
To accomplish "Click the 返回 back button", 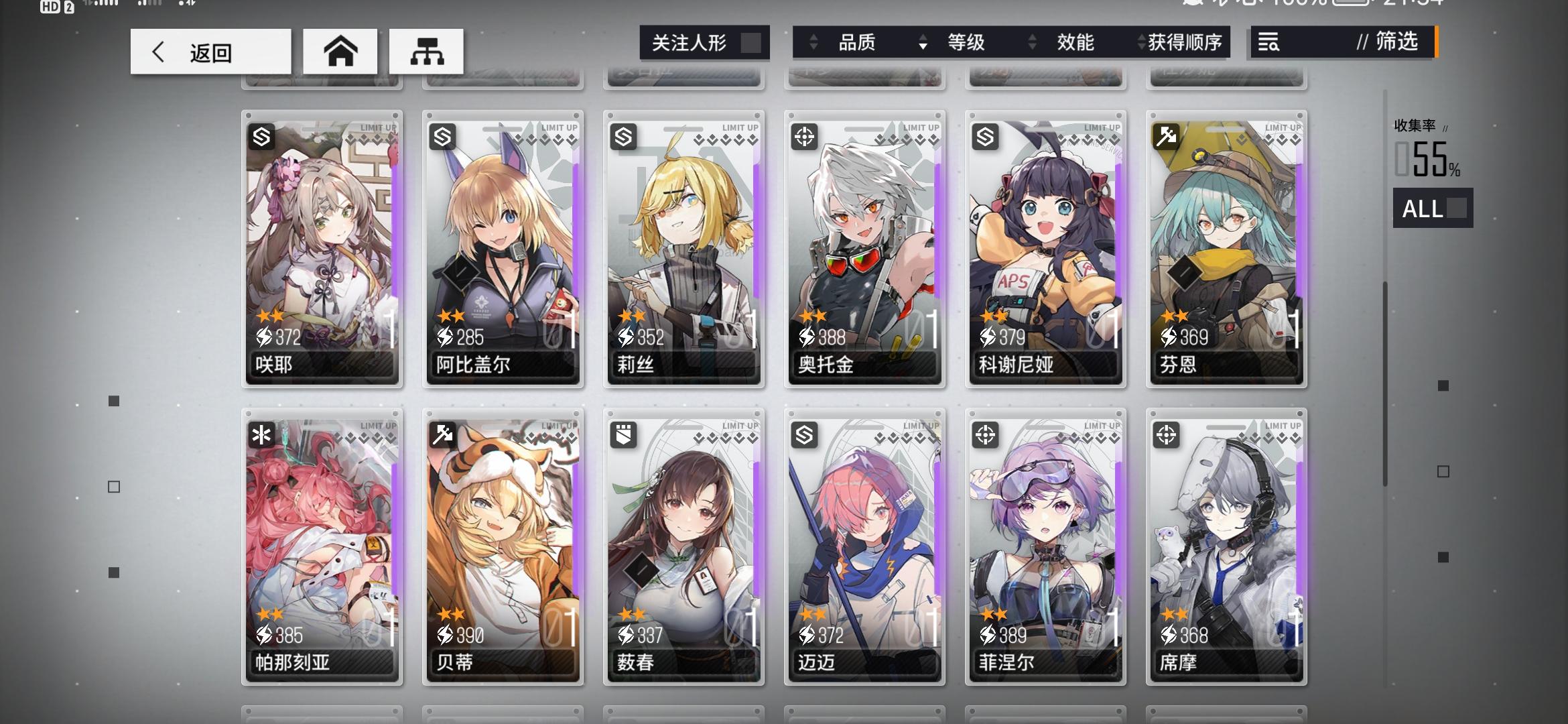I will point(210,51).
